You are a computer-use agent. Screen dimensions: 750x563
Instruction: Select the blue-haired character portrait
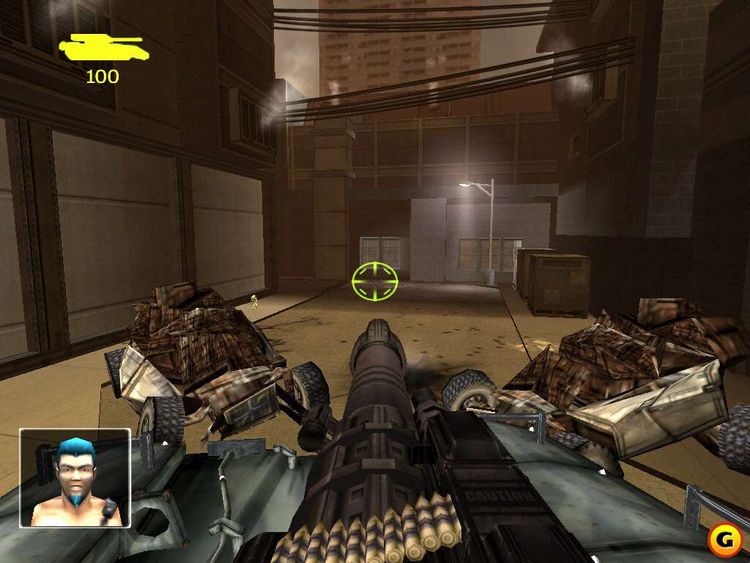click(x=75, y=478)
